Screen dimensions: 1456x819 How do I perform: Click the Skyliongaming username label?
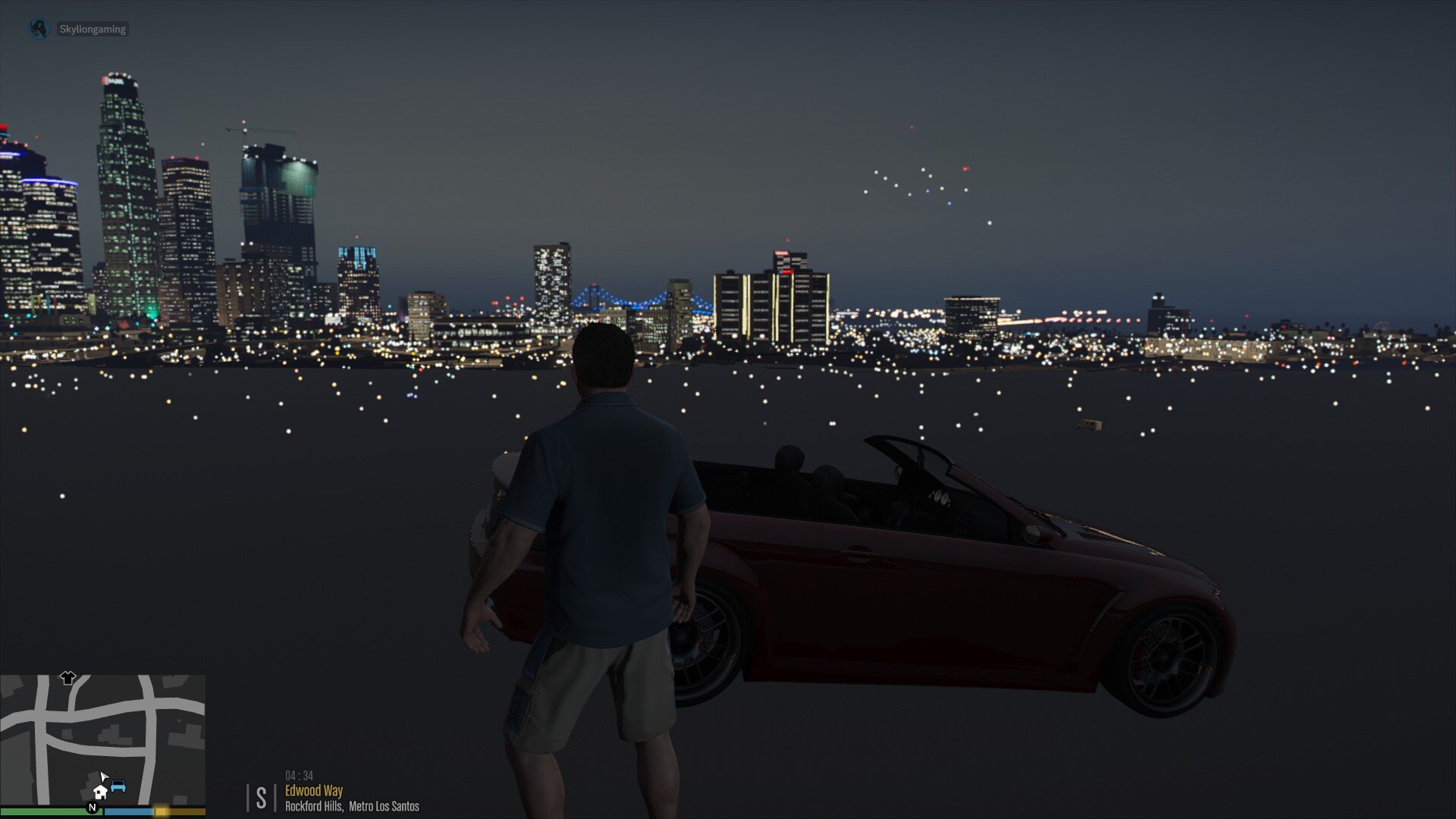[x=93, y=30]
